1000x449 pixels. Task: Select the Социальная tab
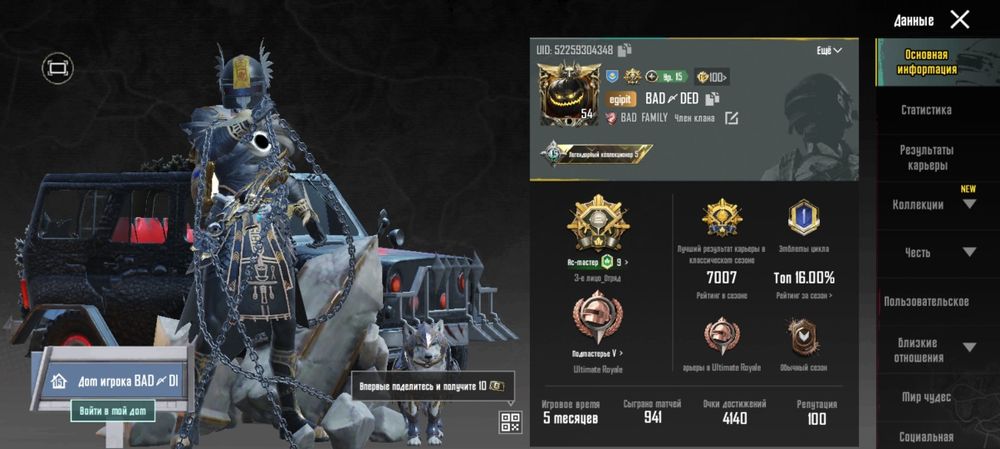tap(926, 437)
